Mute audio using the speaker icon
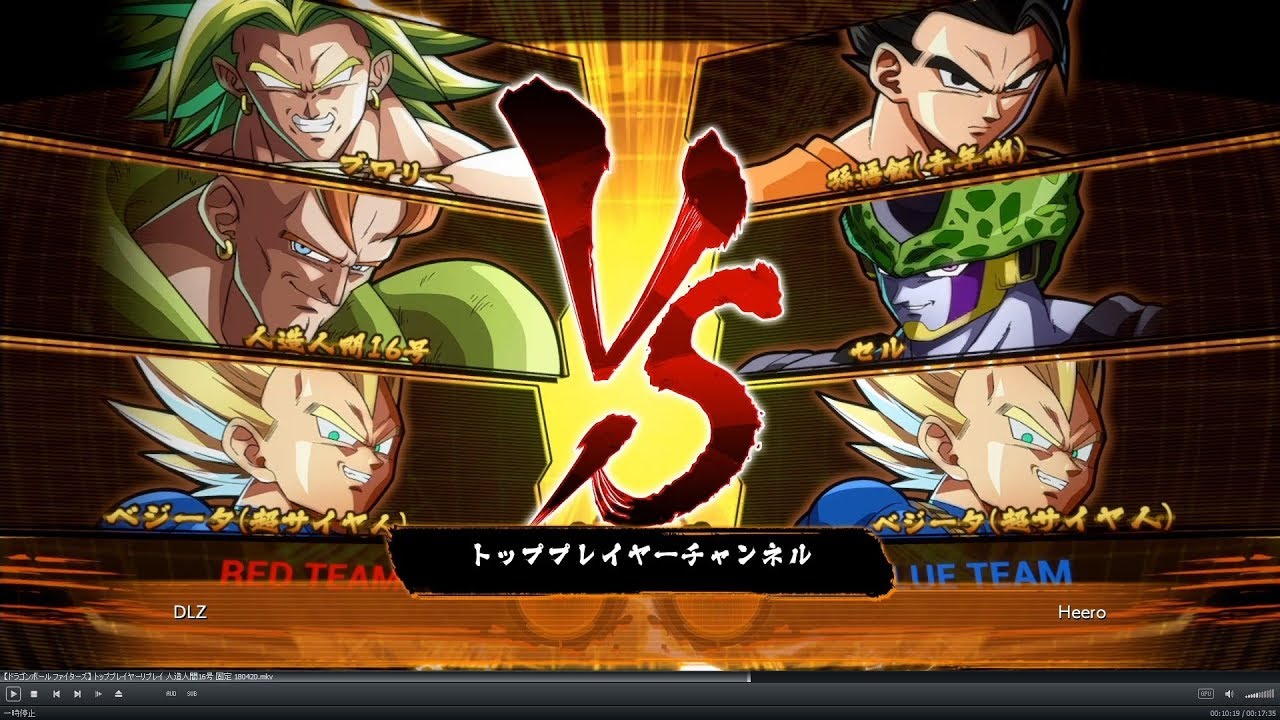 point(1228,693)
